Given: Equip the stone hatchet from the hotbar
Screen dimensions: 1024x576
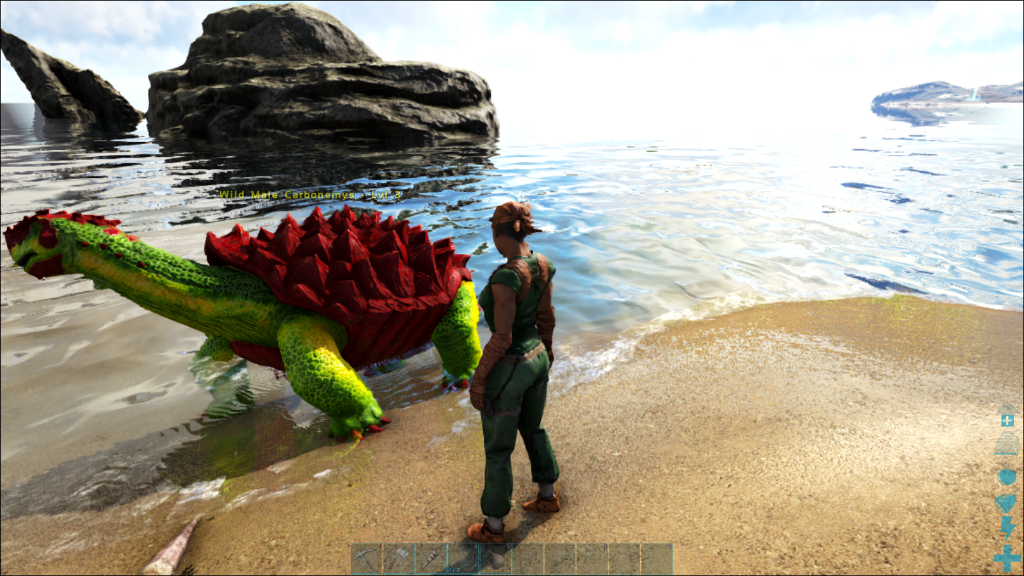Looking at the screenshot, I should tap(399, 559).
